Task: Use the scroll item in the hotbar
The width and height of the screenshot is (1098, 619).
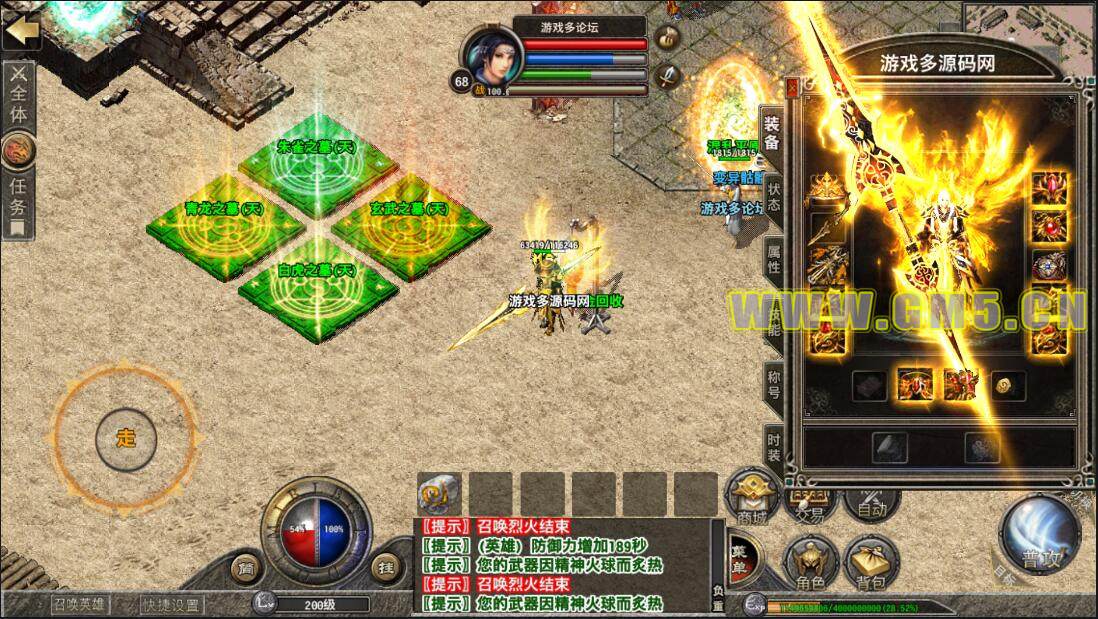Action: (x=440, y=493)
